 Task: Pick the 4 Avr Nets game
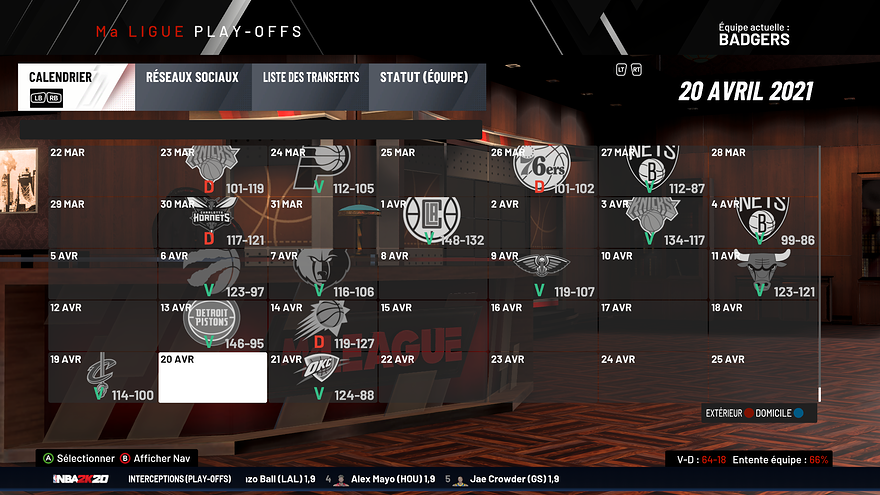762,222
